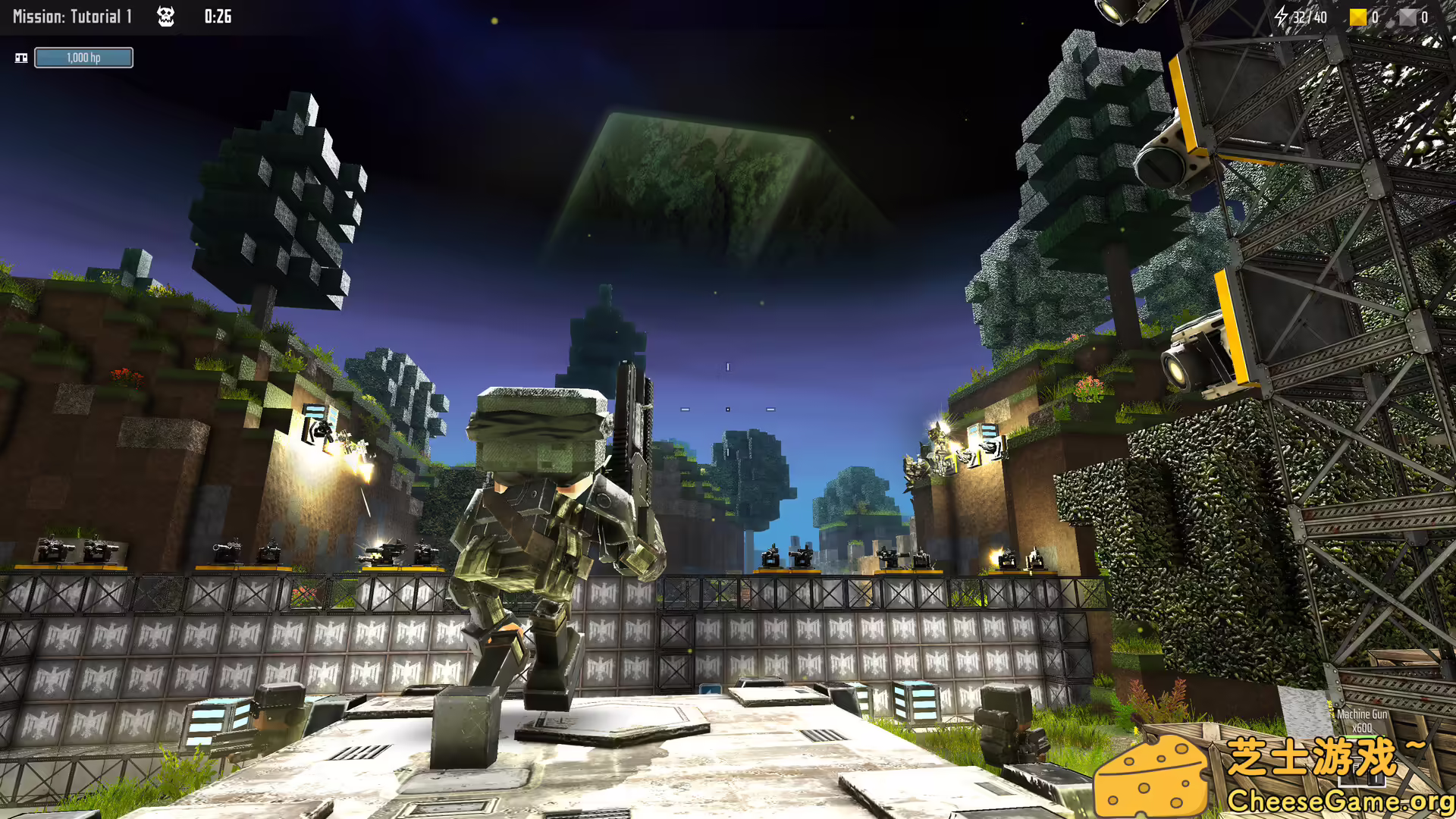Expand the mission timer showing 0:26
Viewport: 1456px width, 819px height.
pos(218,16)
